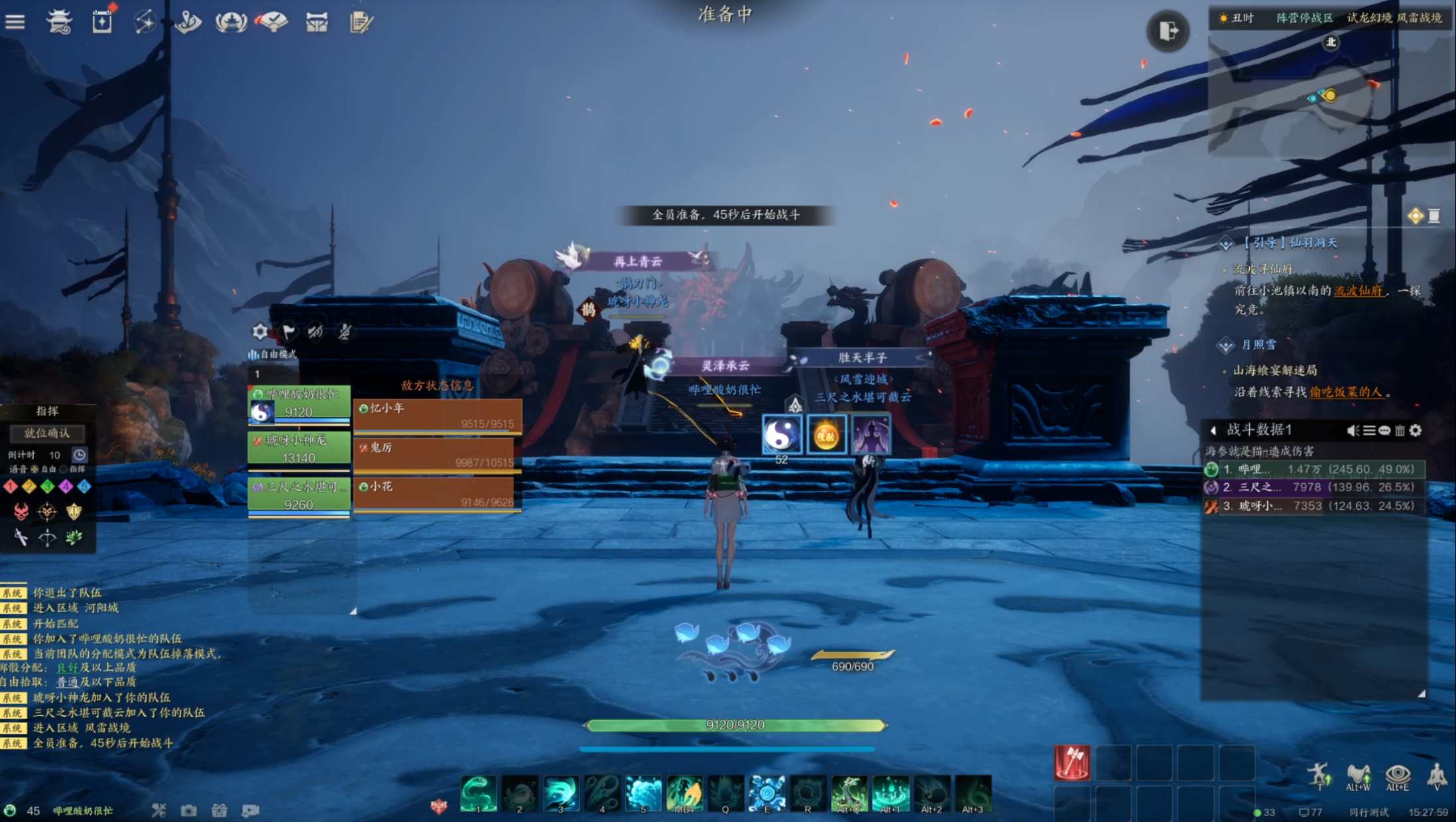Screen dimensions: 1456x822
Task: Open the hamburger main menu
Action: coord(15,22)
